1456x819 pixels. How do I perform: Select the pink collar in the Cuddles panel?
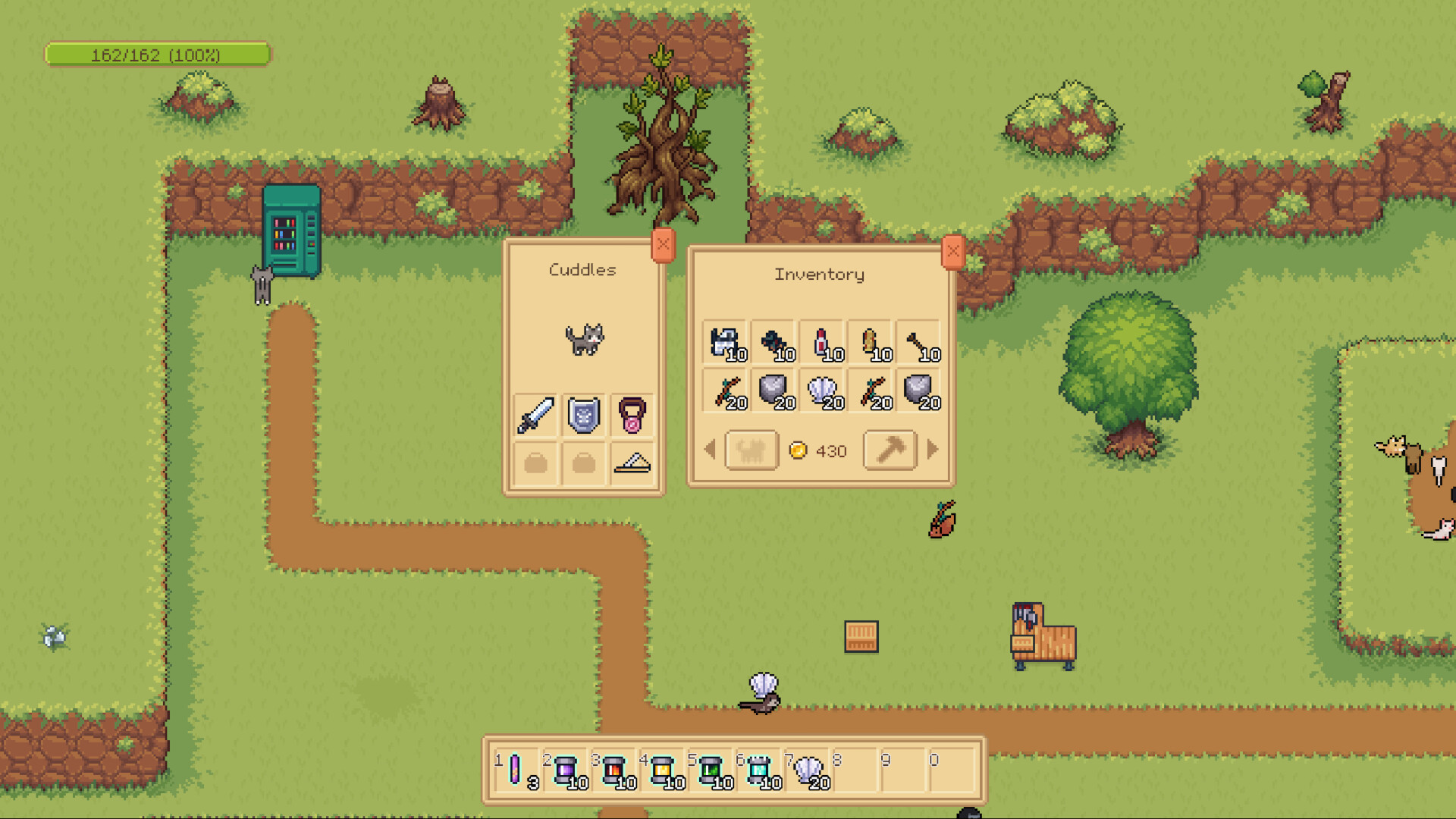point(632,415)
